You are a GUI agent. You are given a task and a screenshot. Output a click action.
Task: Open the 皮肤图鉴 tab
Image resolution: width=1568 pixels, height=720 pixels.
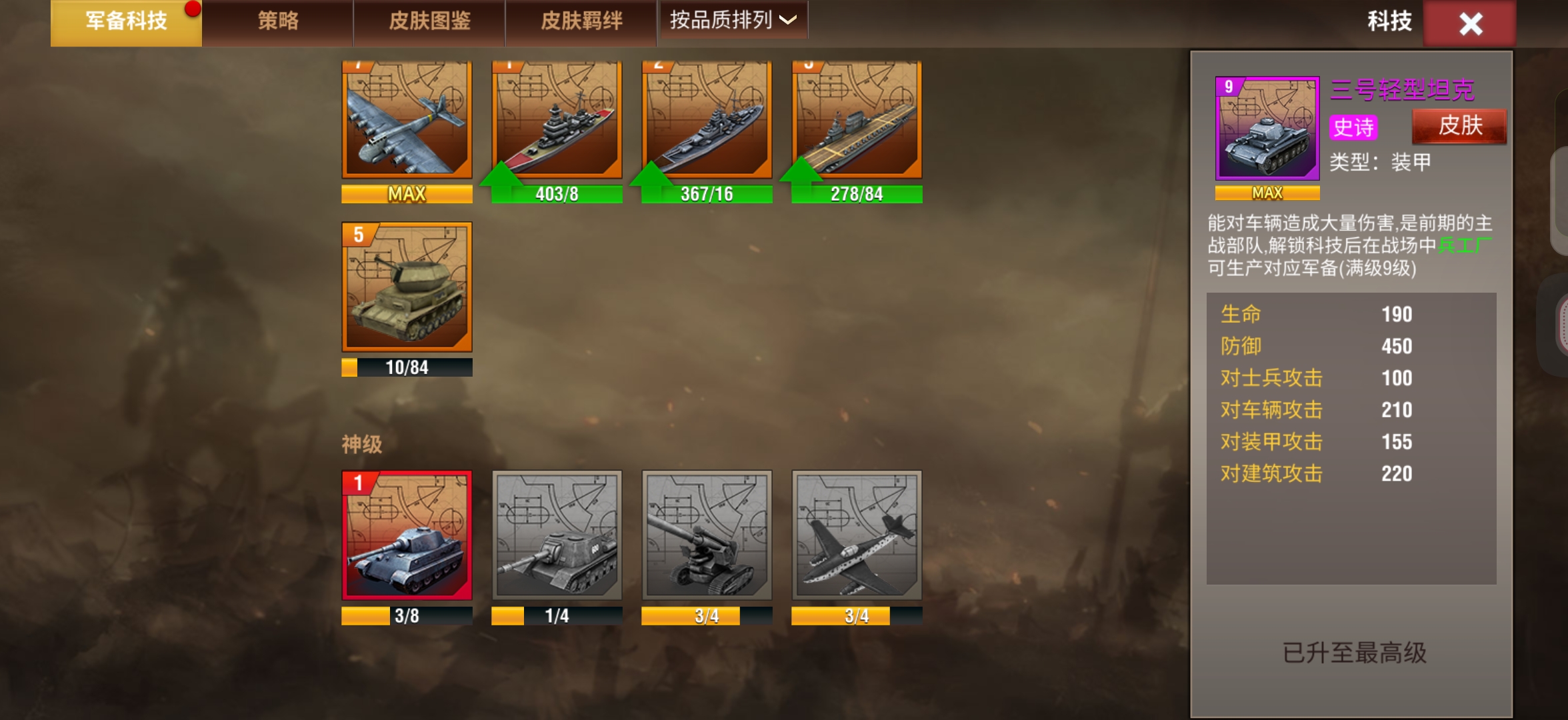click(x=429, y=21)
